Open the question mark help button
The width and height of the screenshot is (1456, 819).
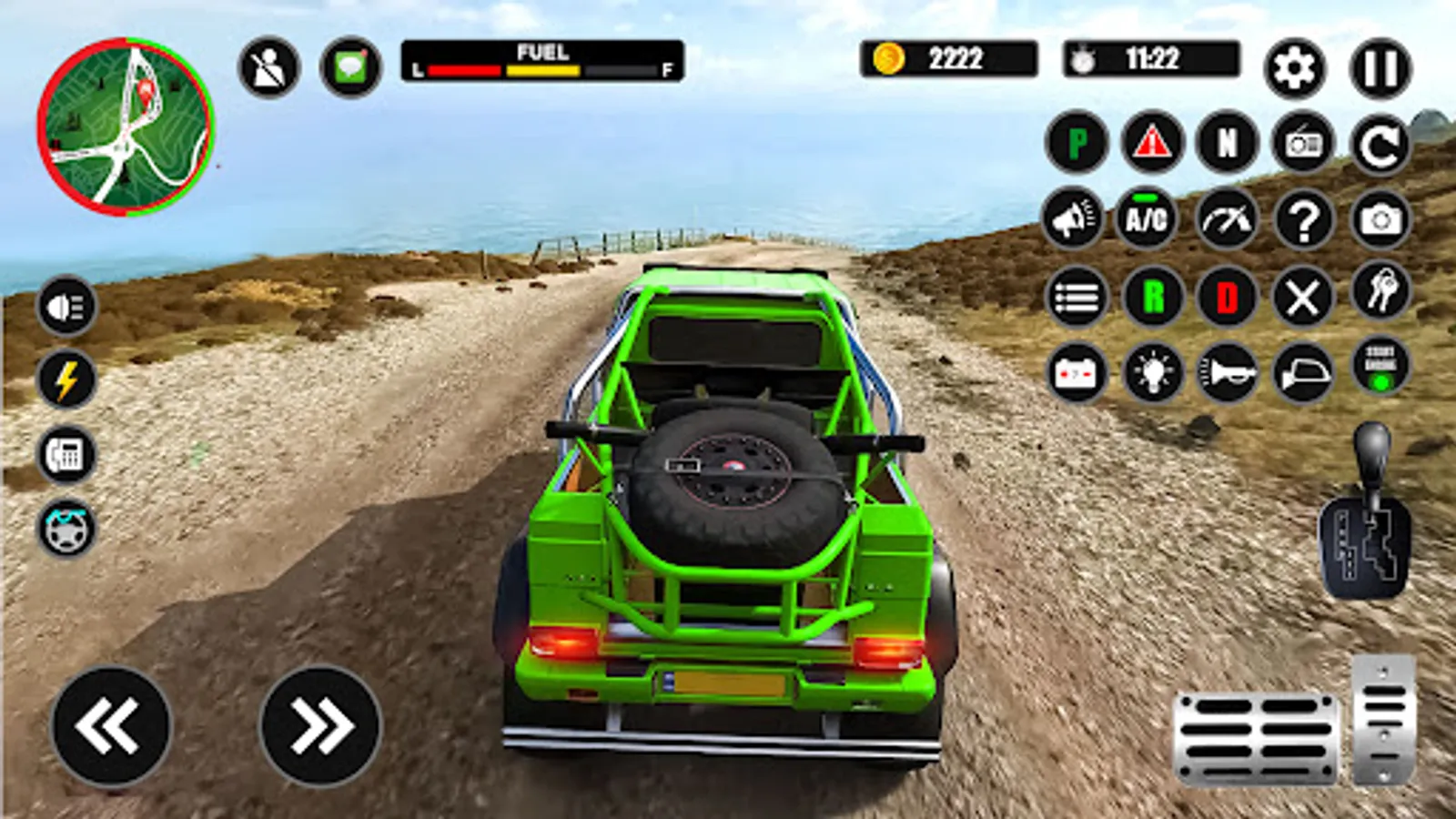point(1303,219)
